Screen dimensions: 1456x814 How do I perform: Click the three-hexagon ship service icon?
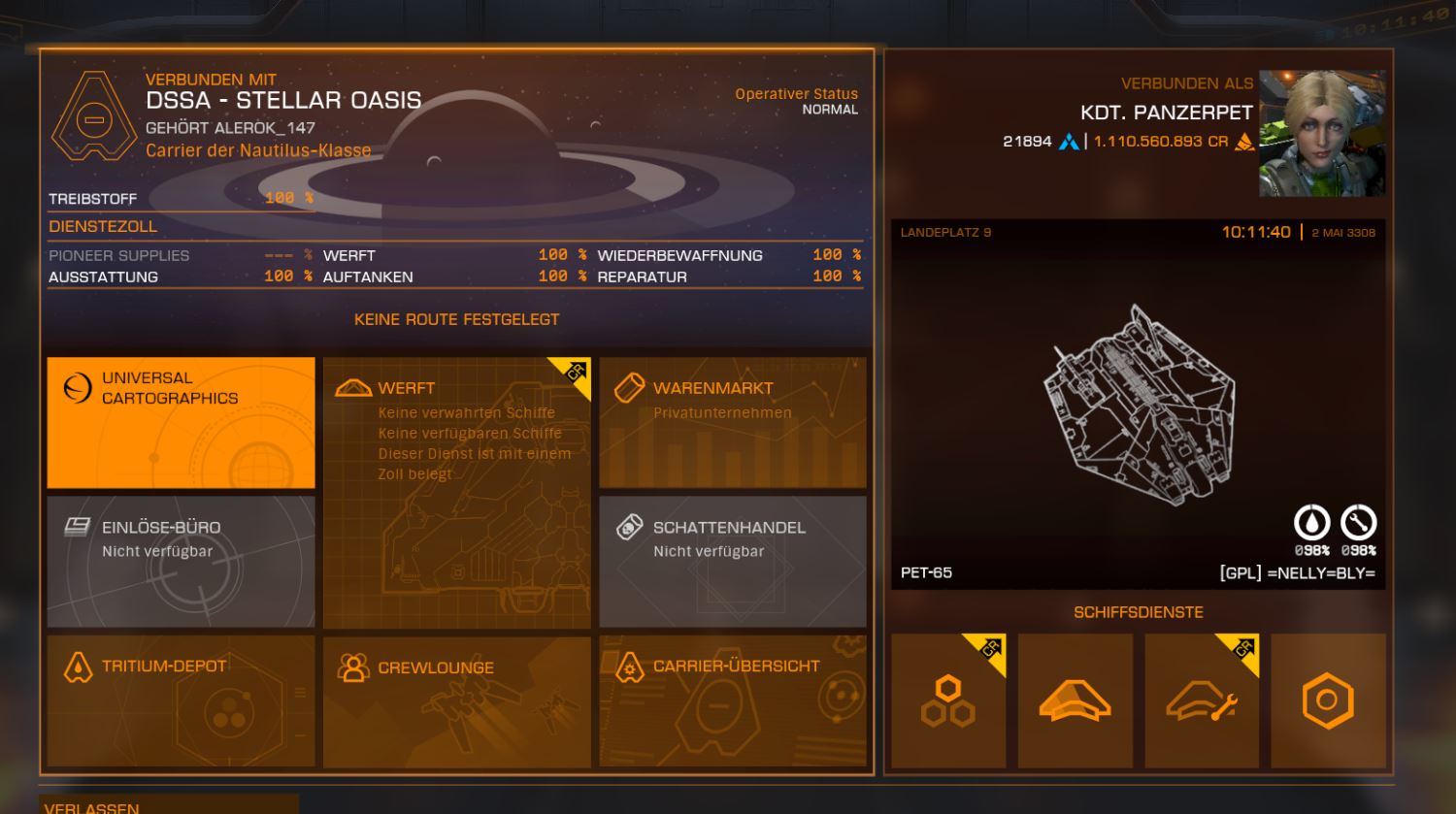coord(948,700)
